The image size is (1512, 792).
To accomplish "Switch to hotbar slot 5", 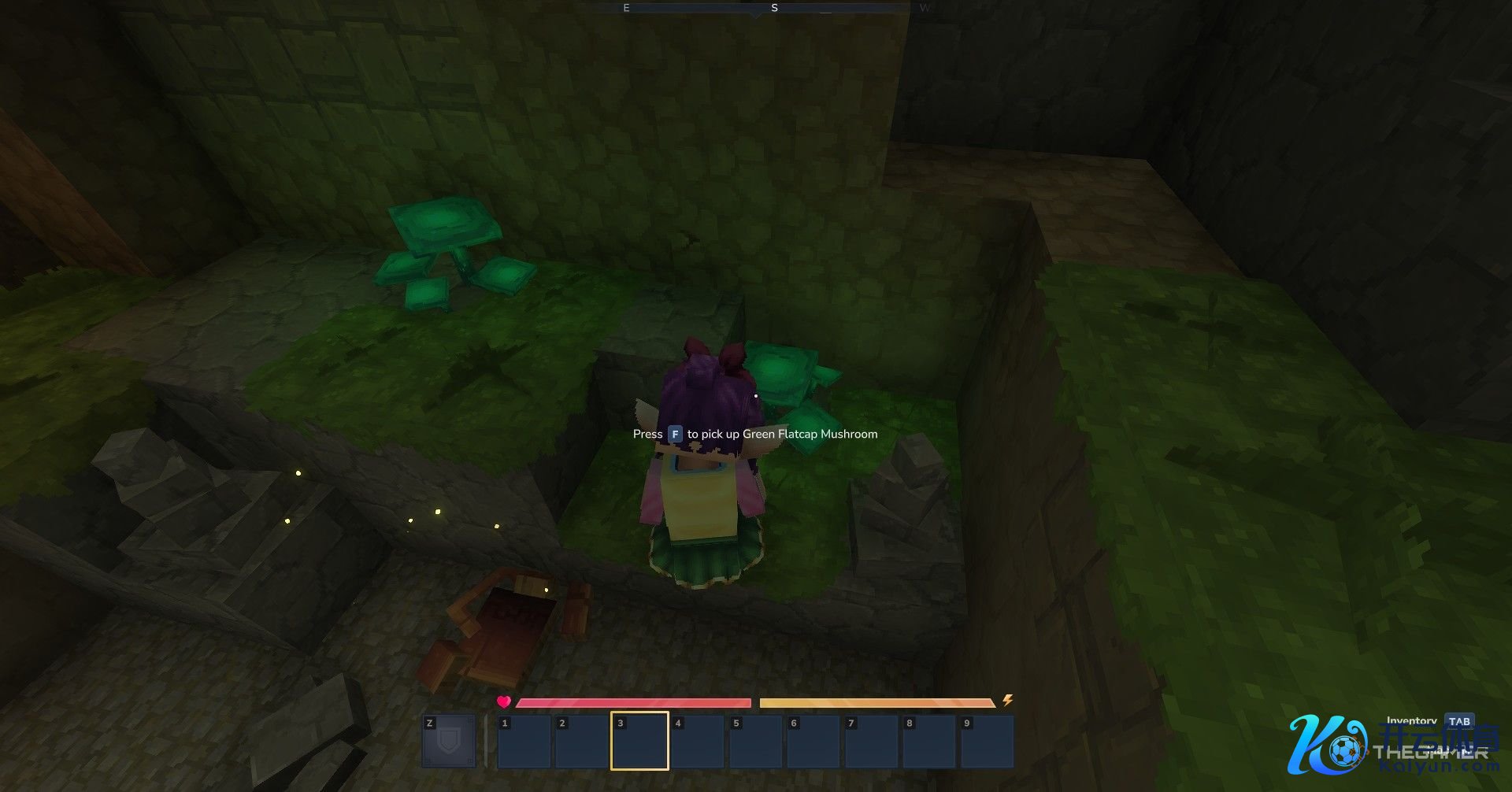I will [755, 741].
